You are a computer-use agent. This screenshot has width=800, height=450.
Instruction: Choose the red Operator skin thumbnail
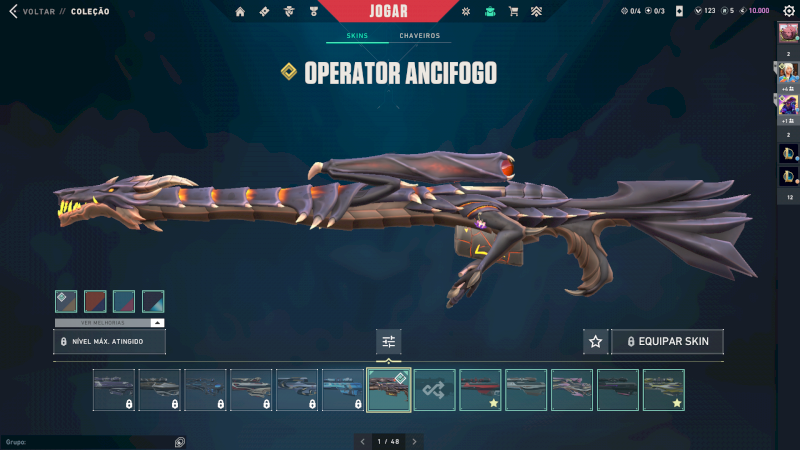coord(480,390)
